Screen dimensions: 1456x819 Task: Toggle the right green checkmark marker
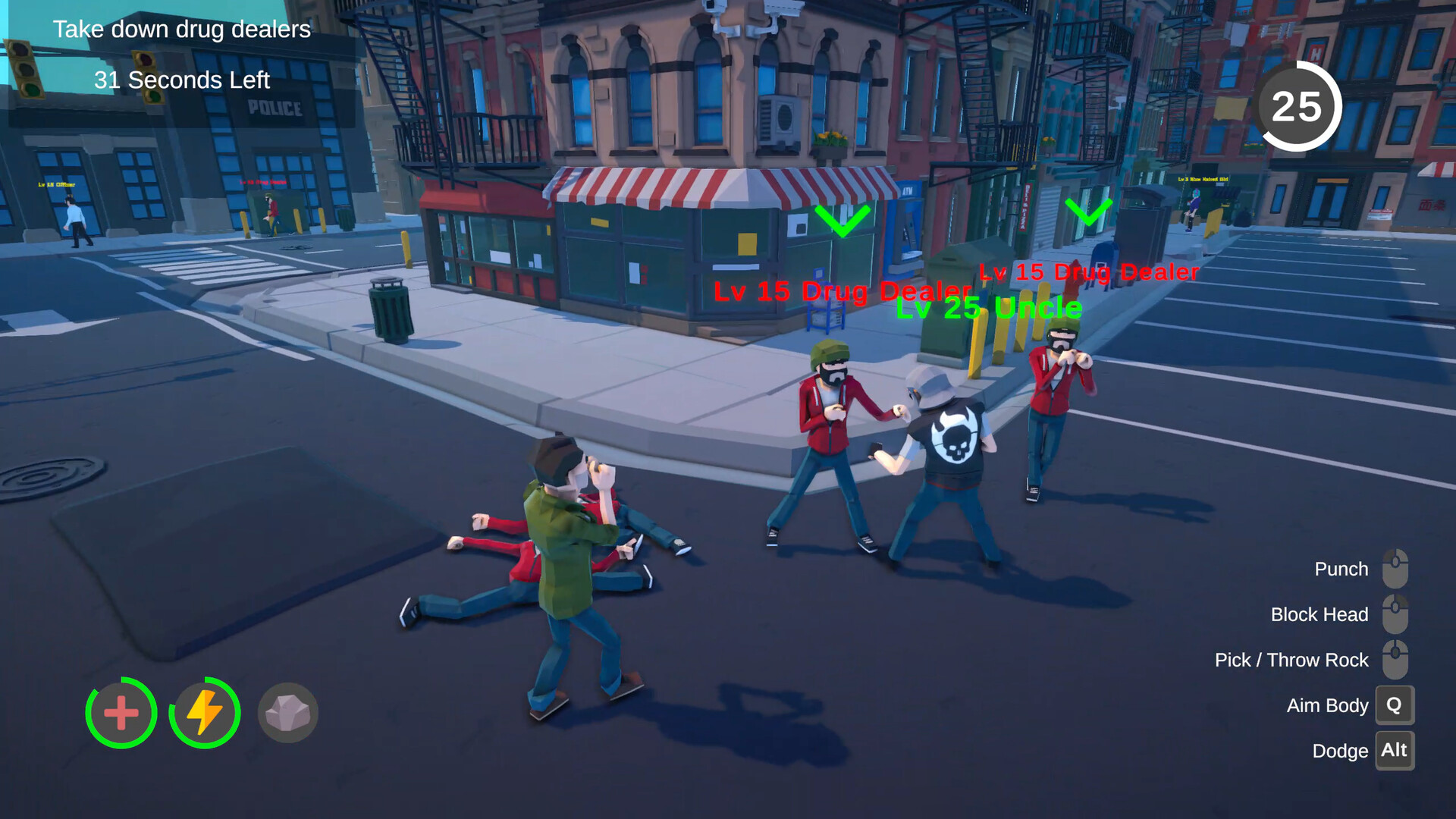(1090, 211)
